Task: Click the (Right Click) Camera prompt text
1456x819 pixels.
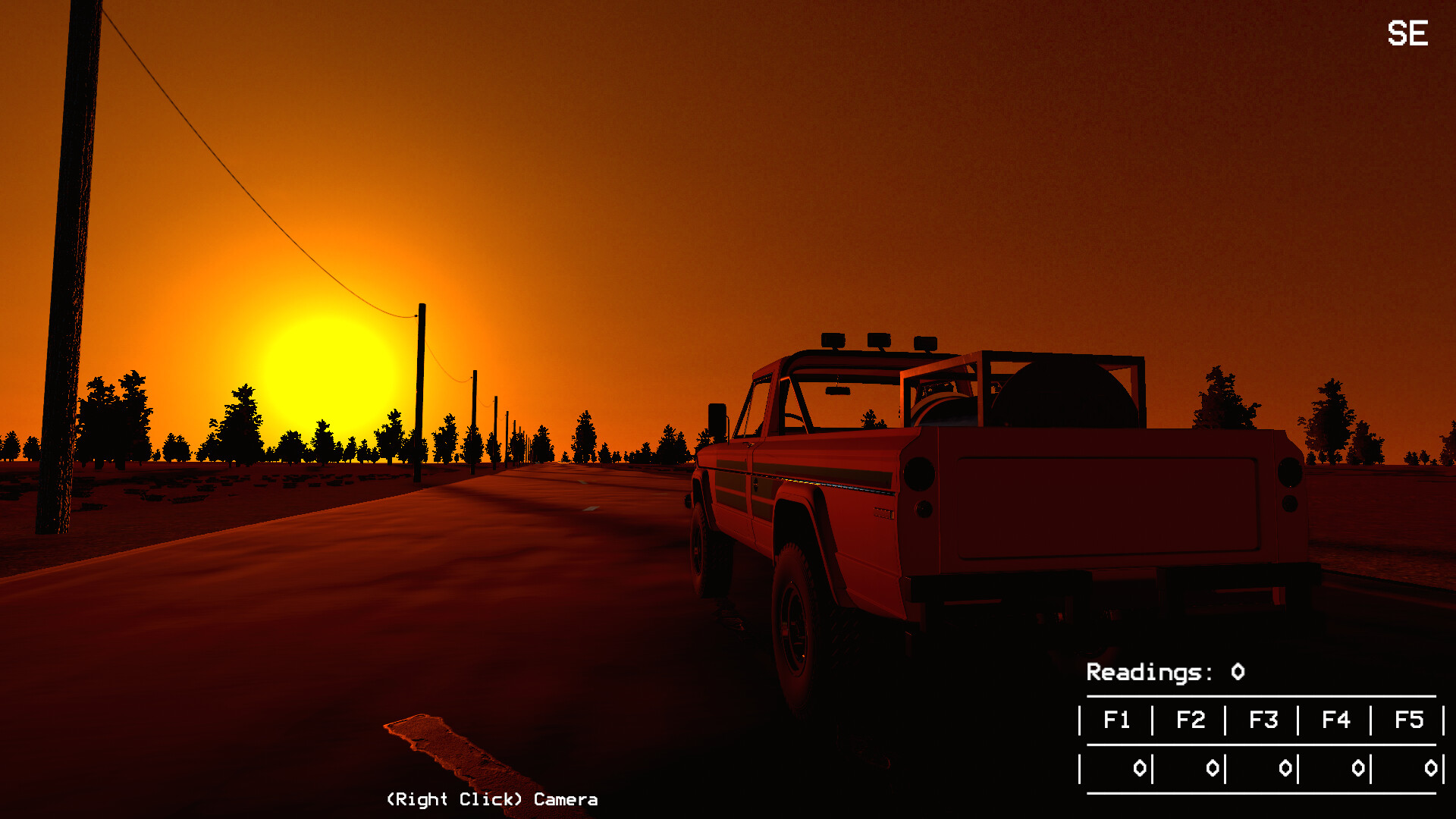Action: click(491, 799)
